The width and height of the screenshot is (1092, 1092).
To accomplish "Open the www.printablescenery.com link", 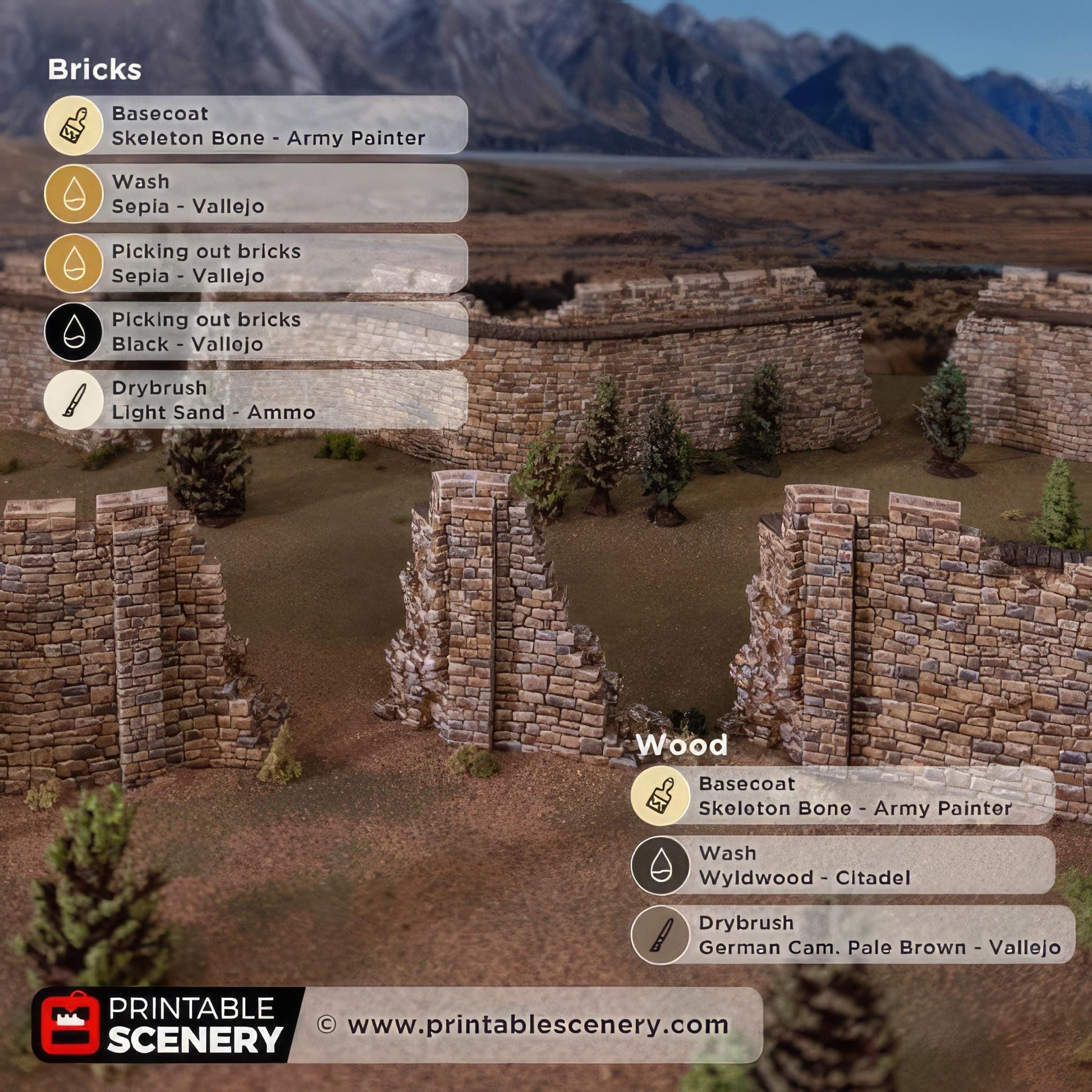I will click(x=537, y=1025).
